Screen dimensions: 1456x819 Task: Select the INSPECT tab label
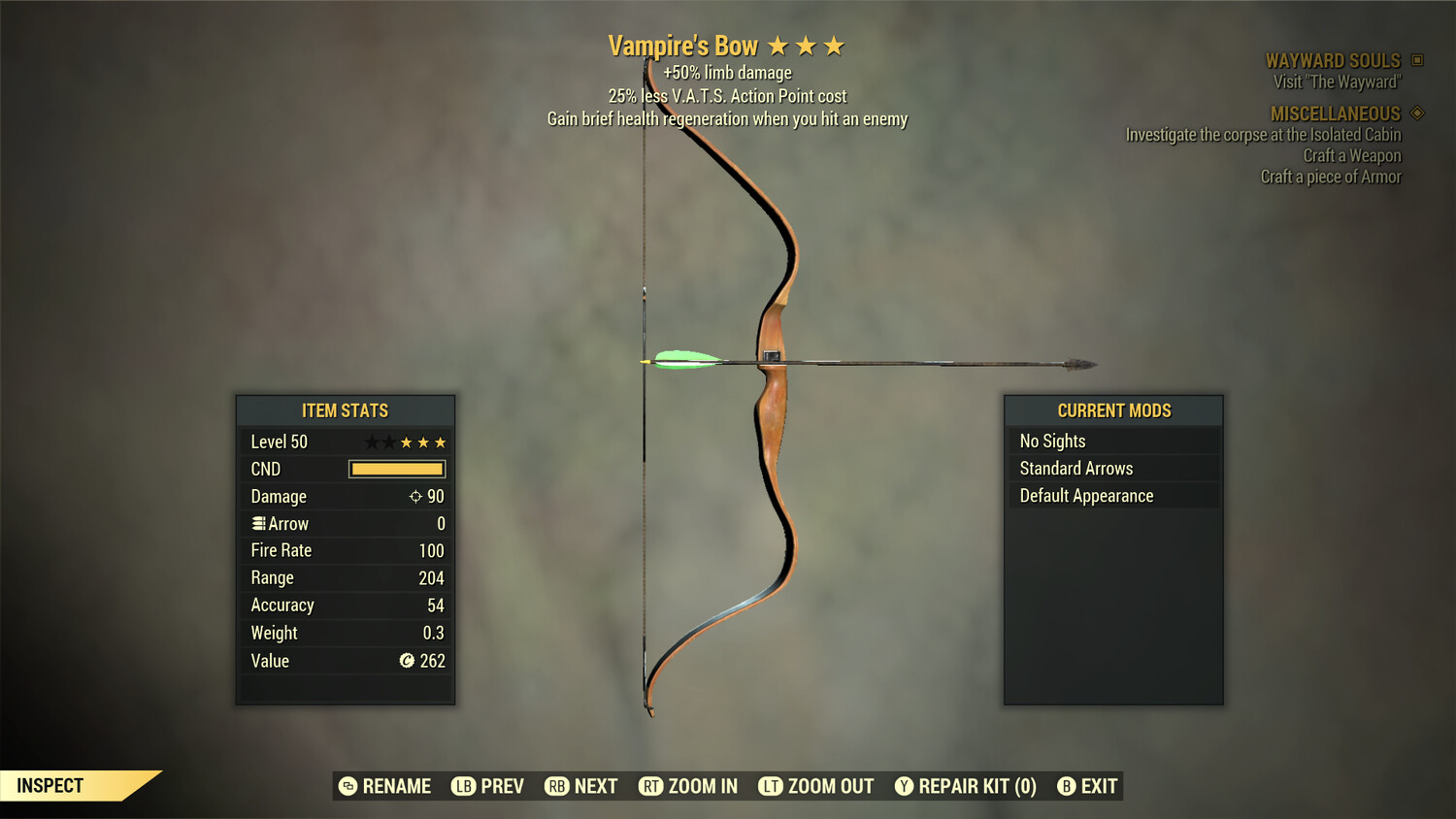coord(50,785)
